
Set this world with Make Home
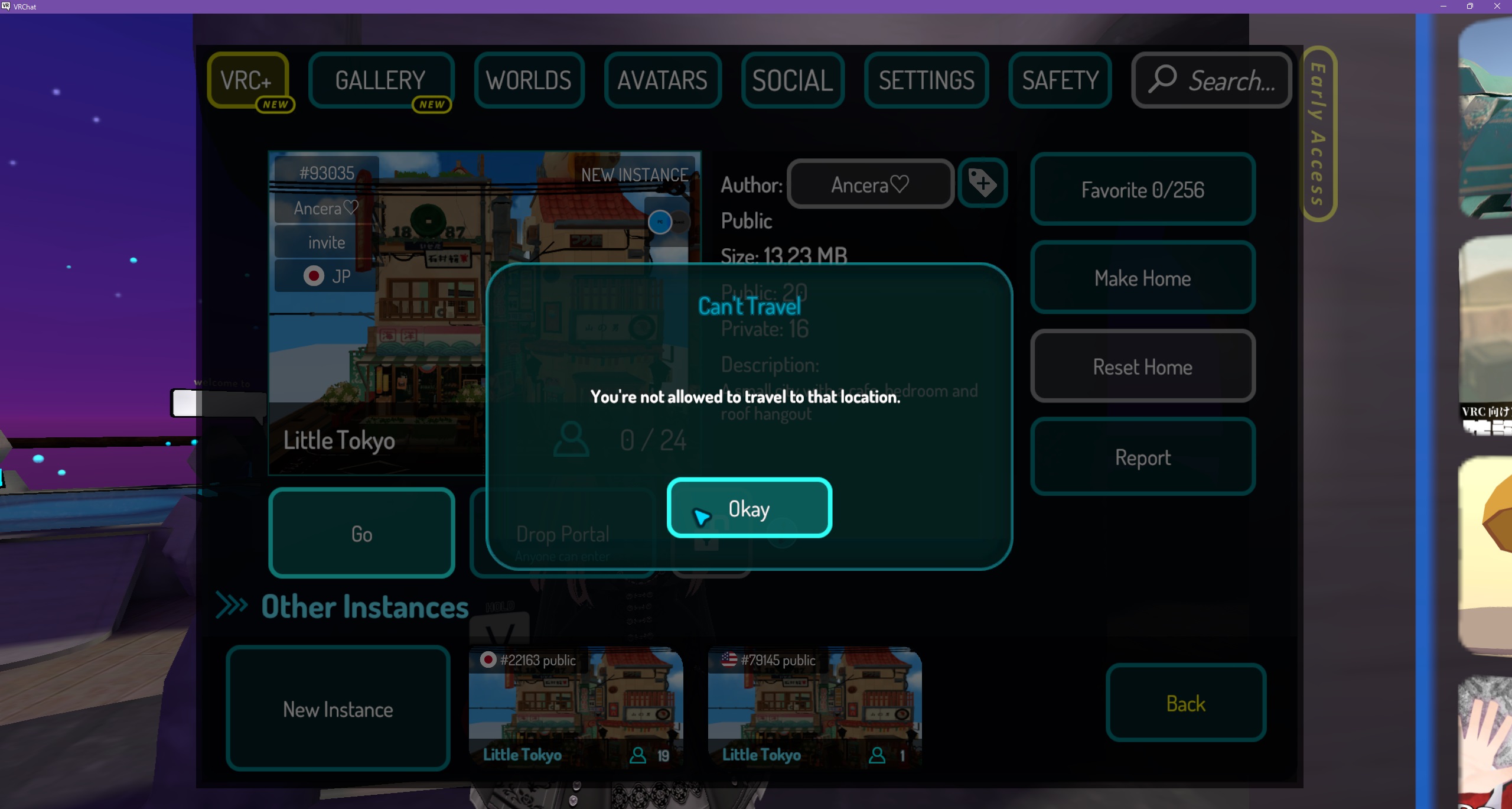click(1142, 278)
